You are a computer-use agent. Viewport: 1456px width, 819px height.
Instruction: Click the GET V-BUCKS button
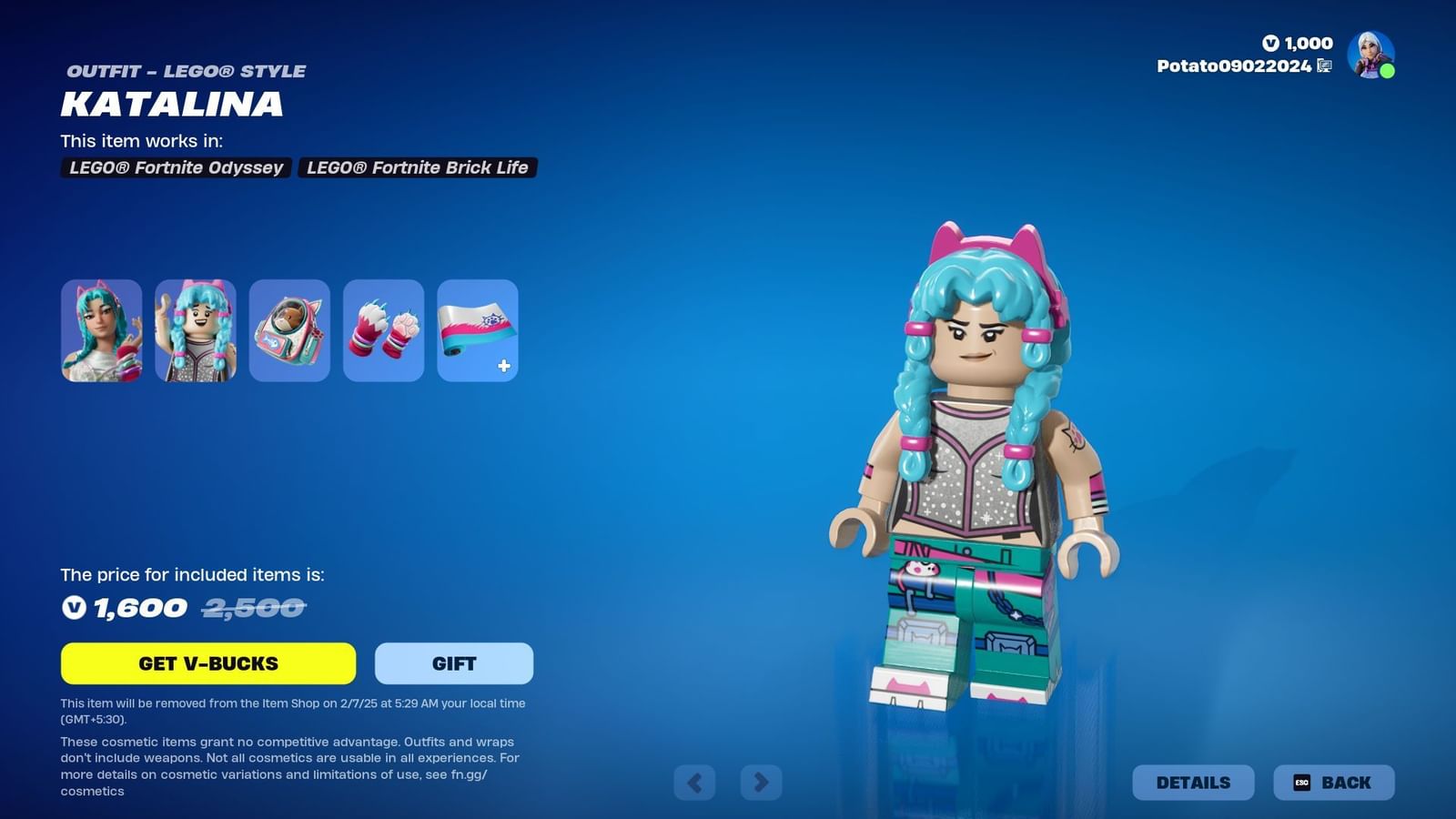(207, 663)
